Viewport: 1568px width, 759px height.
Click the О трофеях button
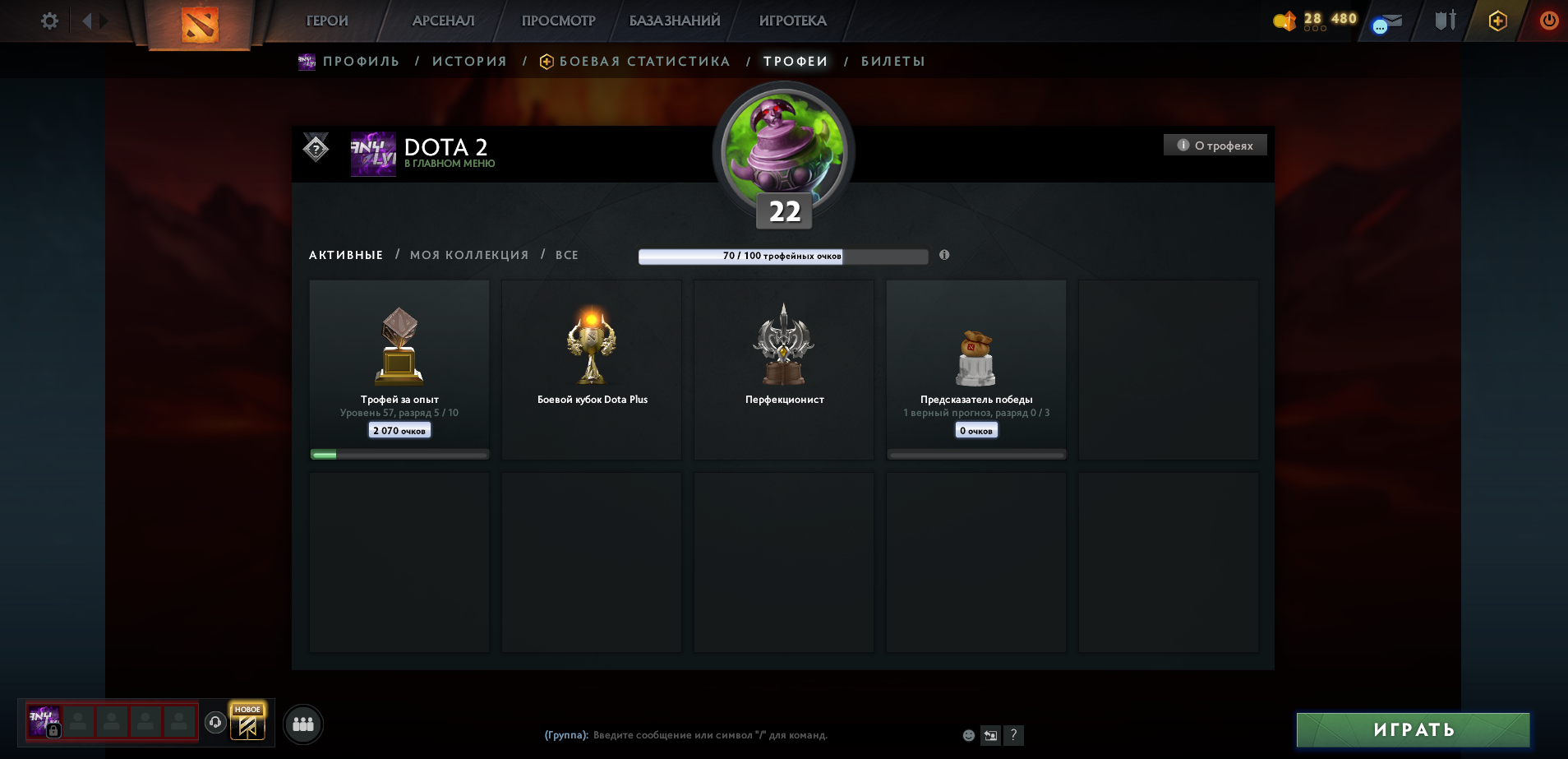pos(1215,144)
